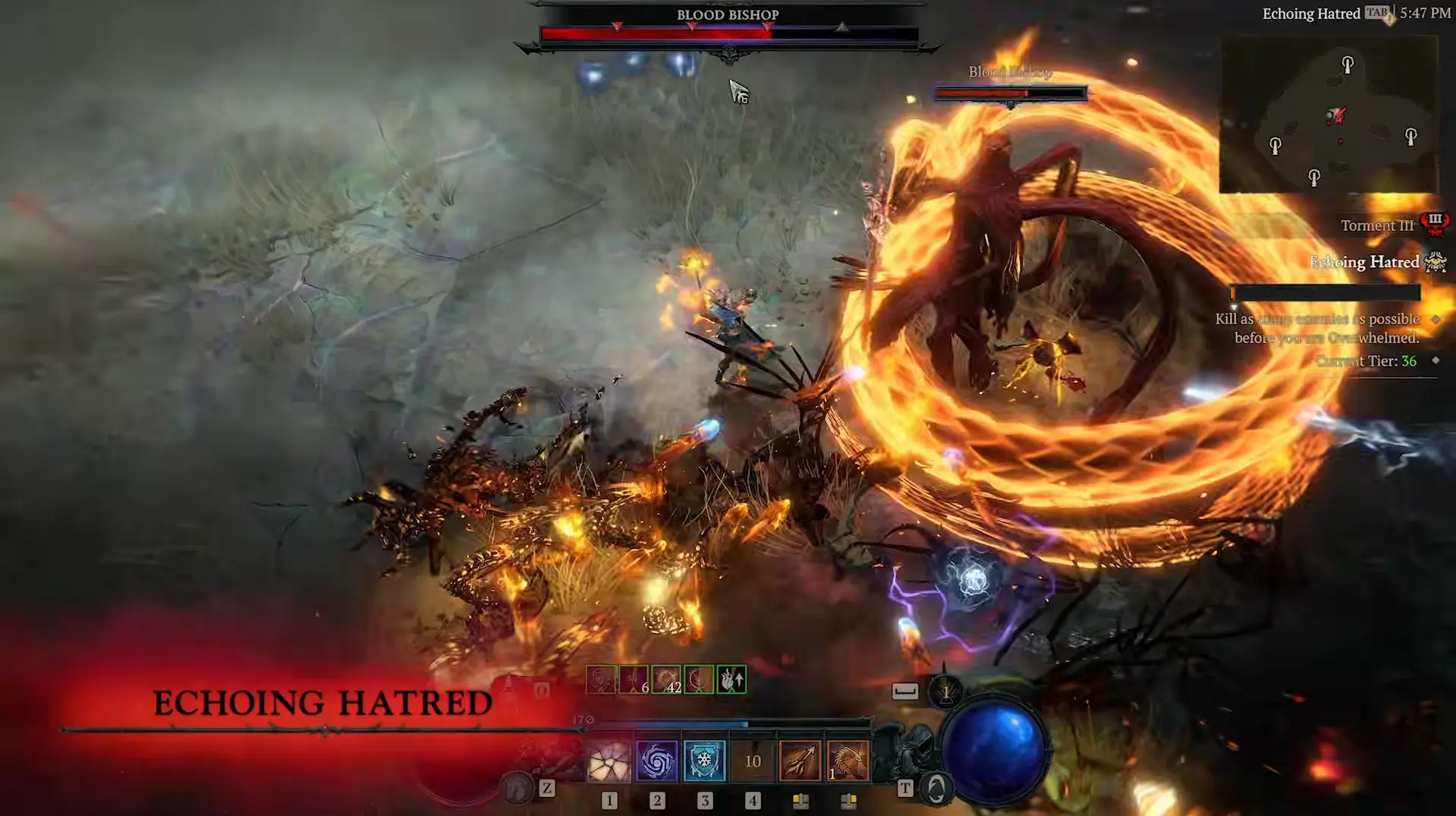Open the minimap in the corner
The width and height of the screenshot is (1456, 816).
1329,114
